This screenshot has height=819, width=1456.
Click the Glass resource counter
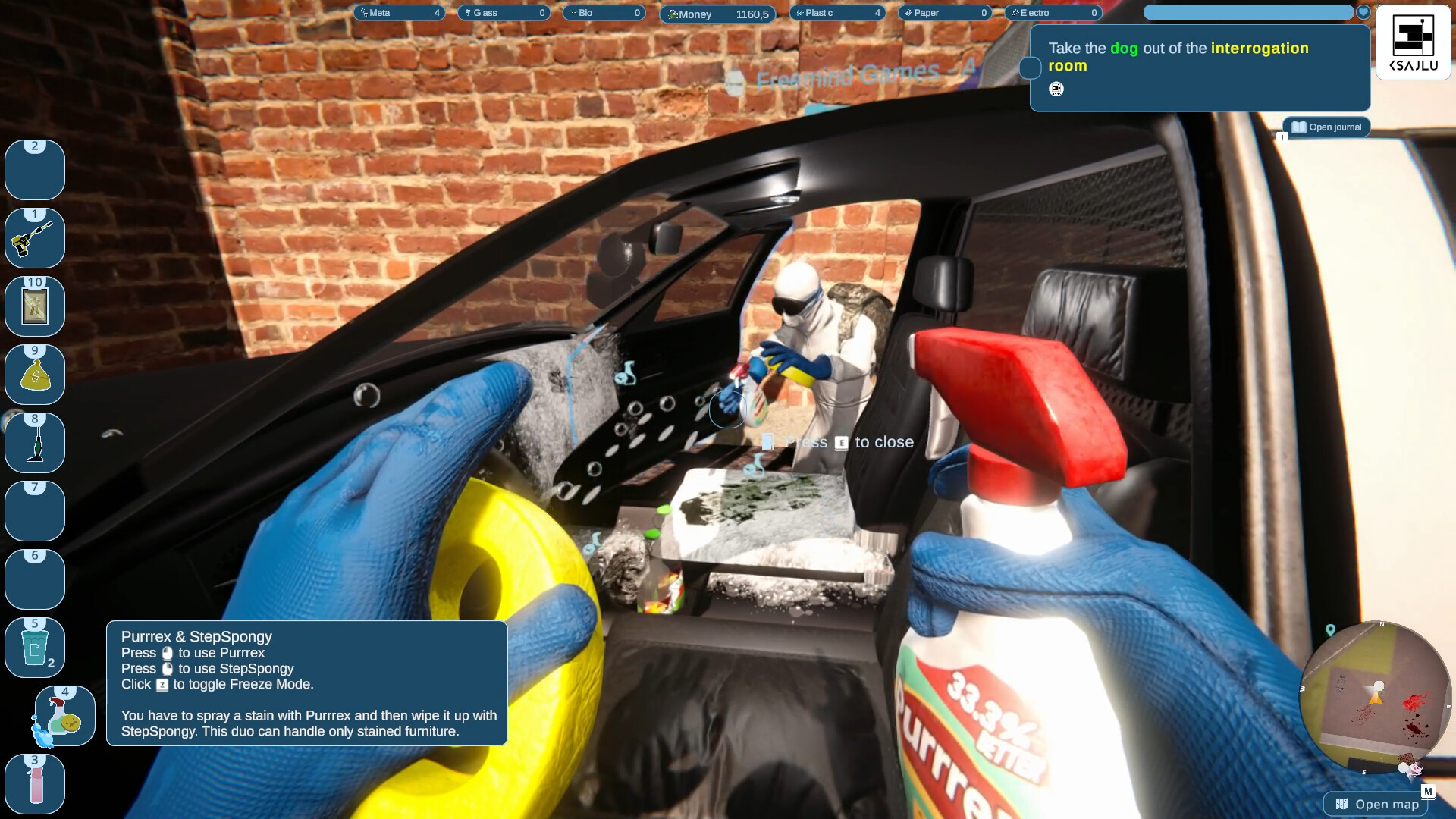click(504, 12)
